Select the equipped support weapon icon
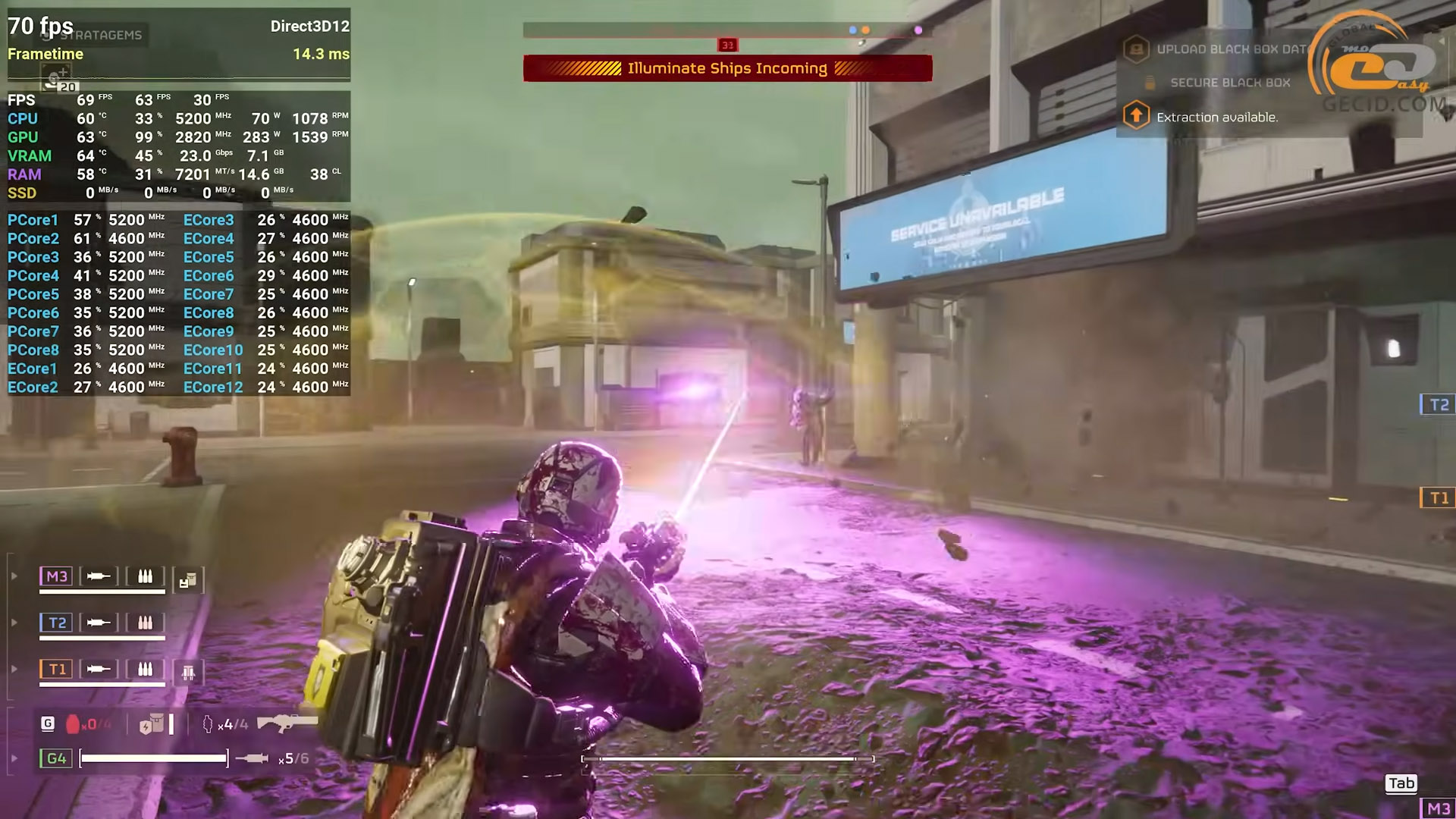 (287, 722)
